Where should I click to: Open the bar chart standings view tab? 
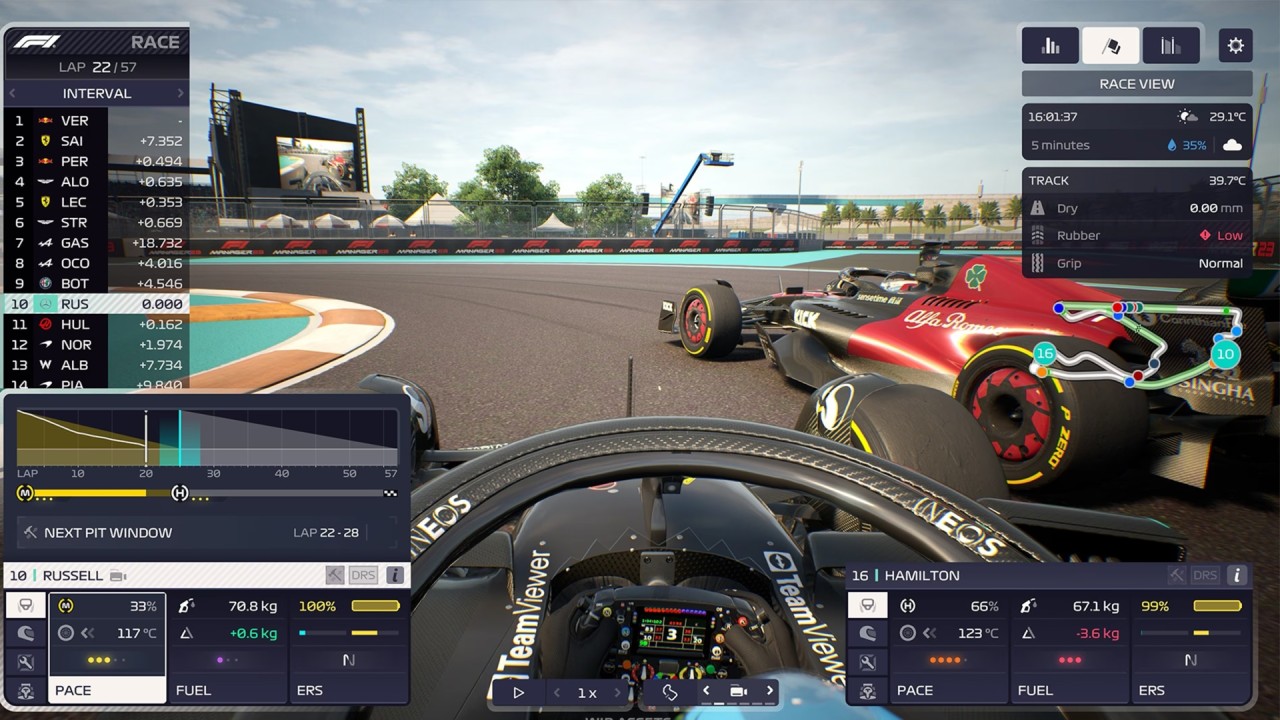[x=1050, y=46]
